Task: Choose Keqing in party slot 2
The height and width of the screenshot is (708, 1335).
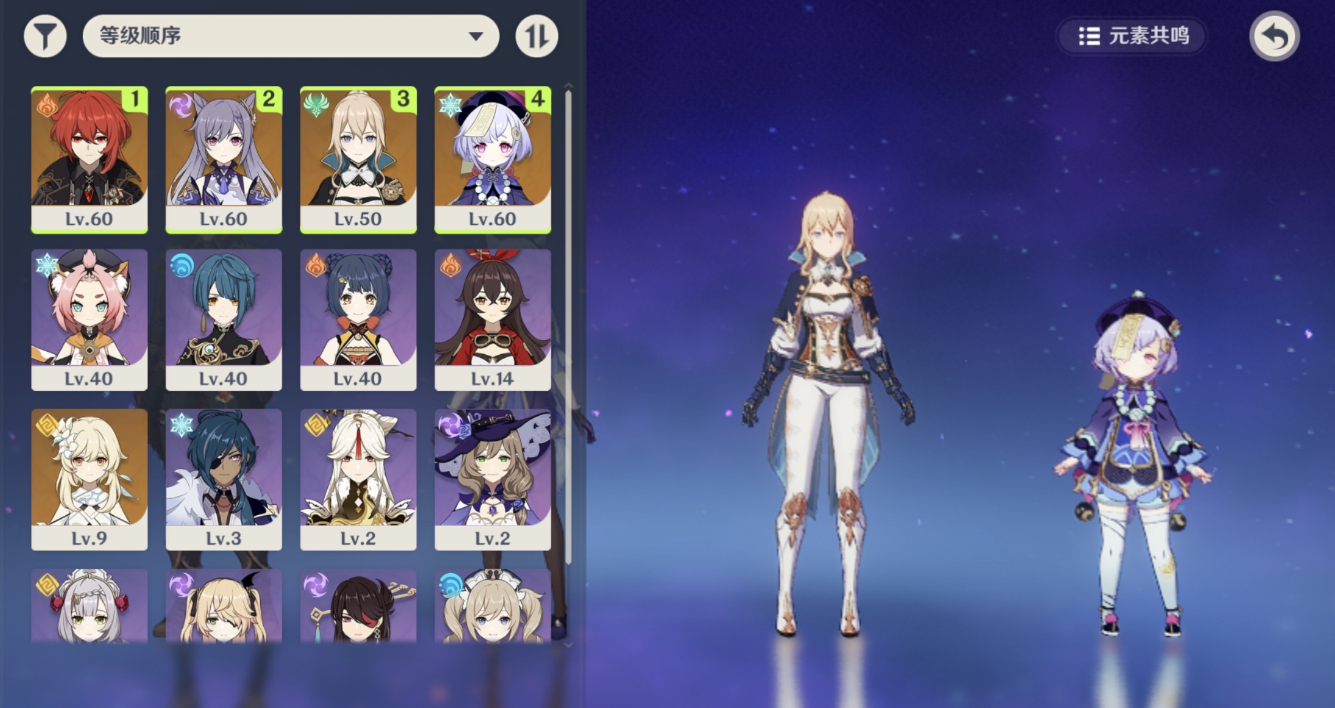Action: coord(224,159)
